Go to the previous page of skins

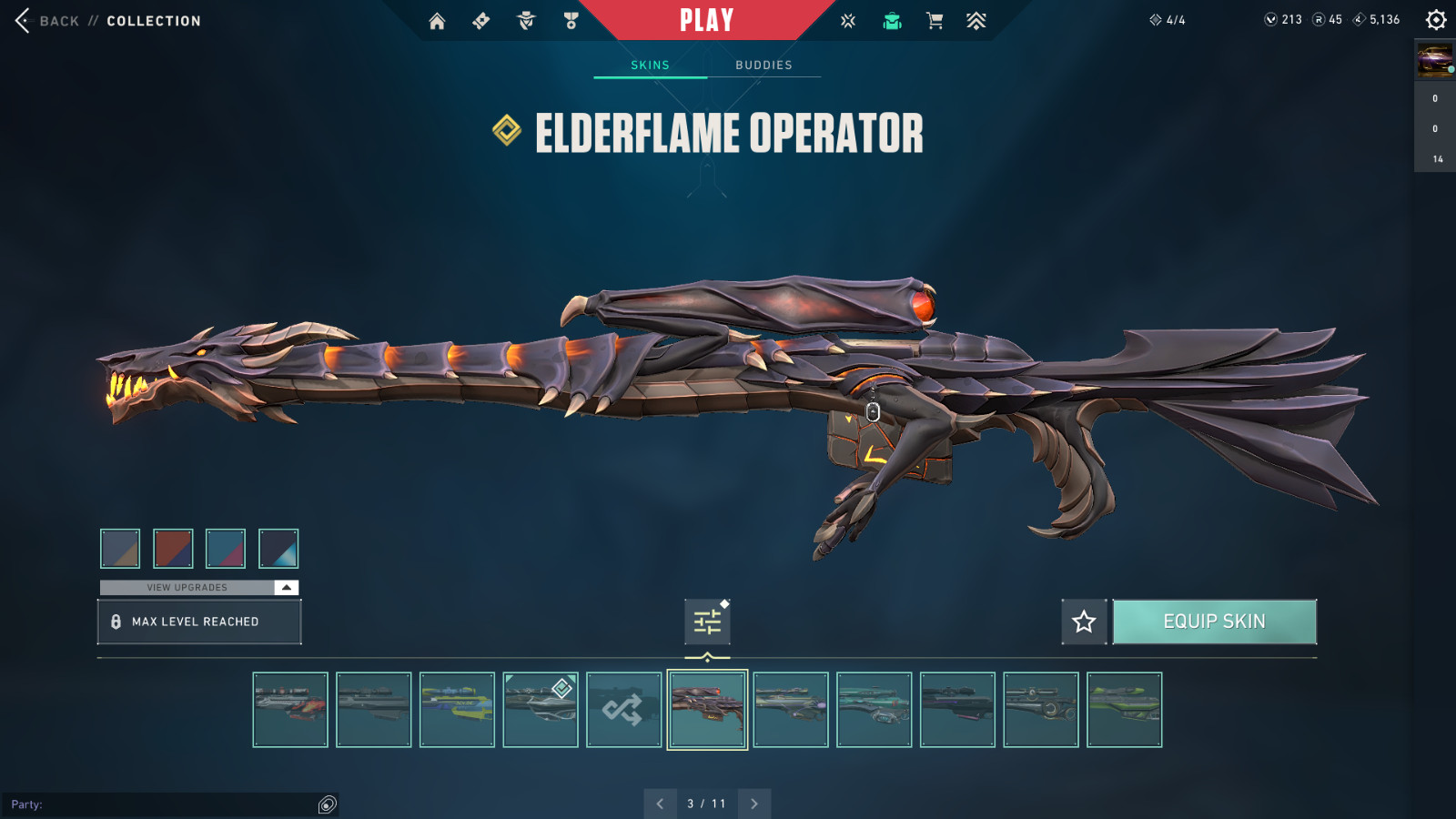(660, 804)
